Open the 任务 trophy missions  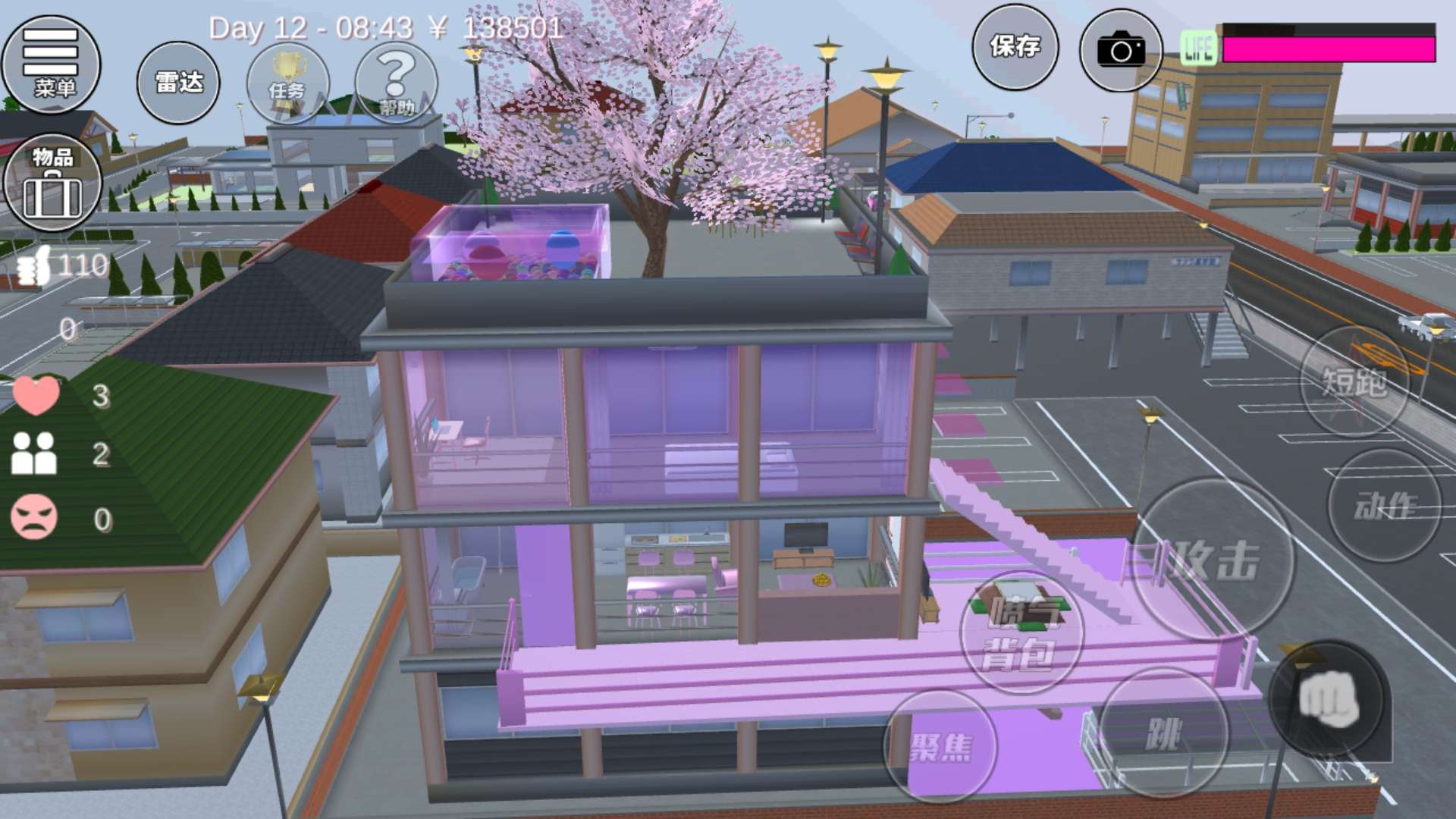pos(287,83)
